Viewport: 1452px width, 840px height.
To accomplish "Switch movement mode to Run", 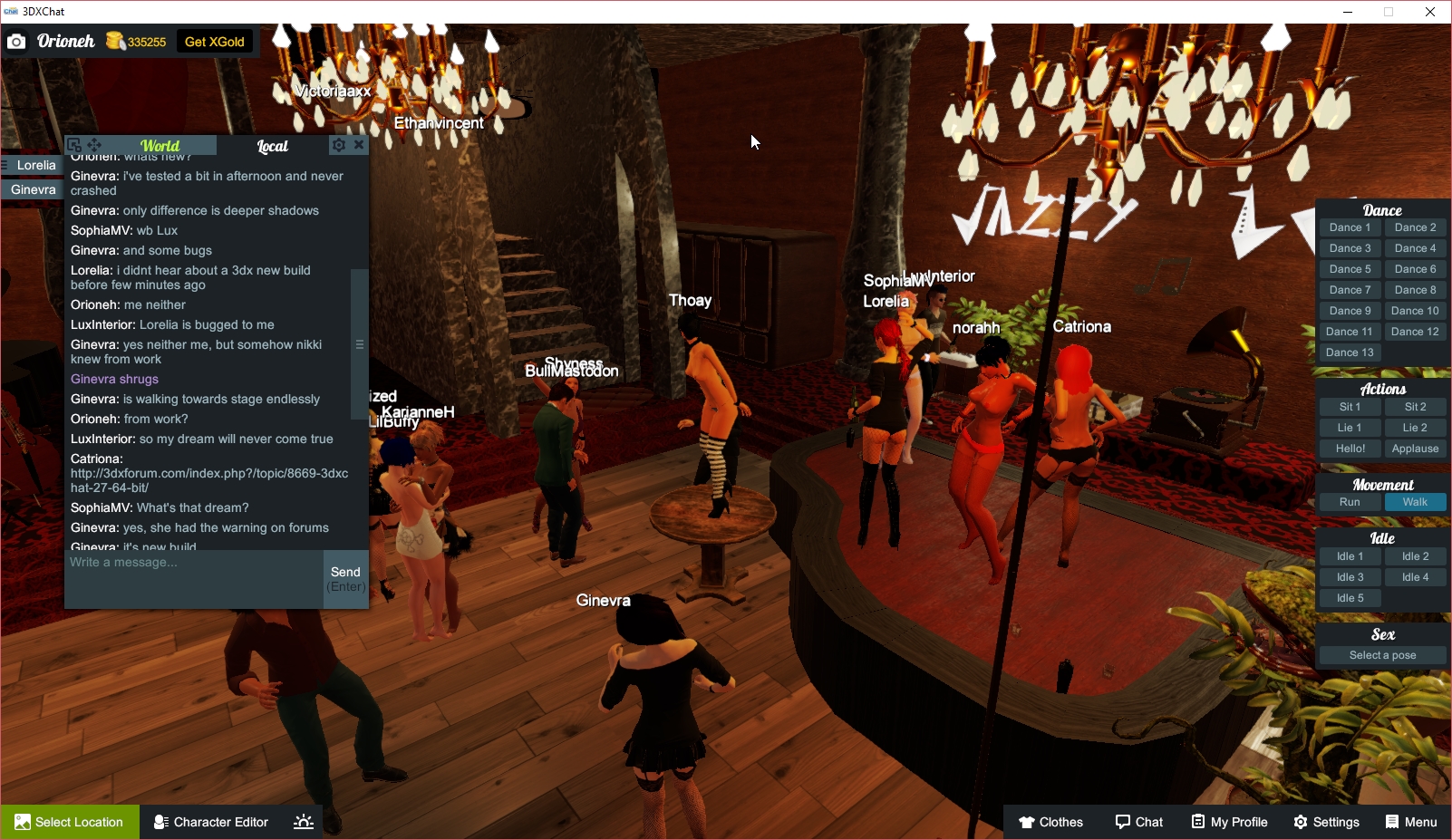I will [x=1350, y=502].
